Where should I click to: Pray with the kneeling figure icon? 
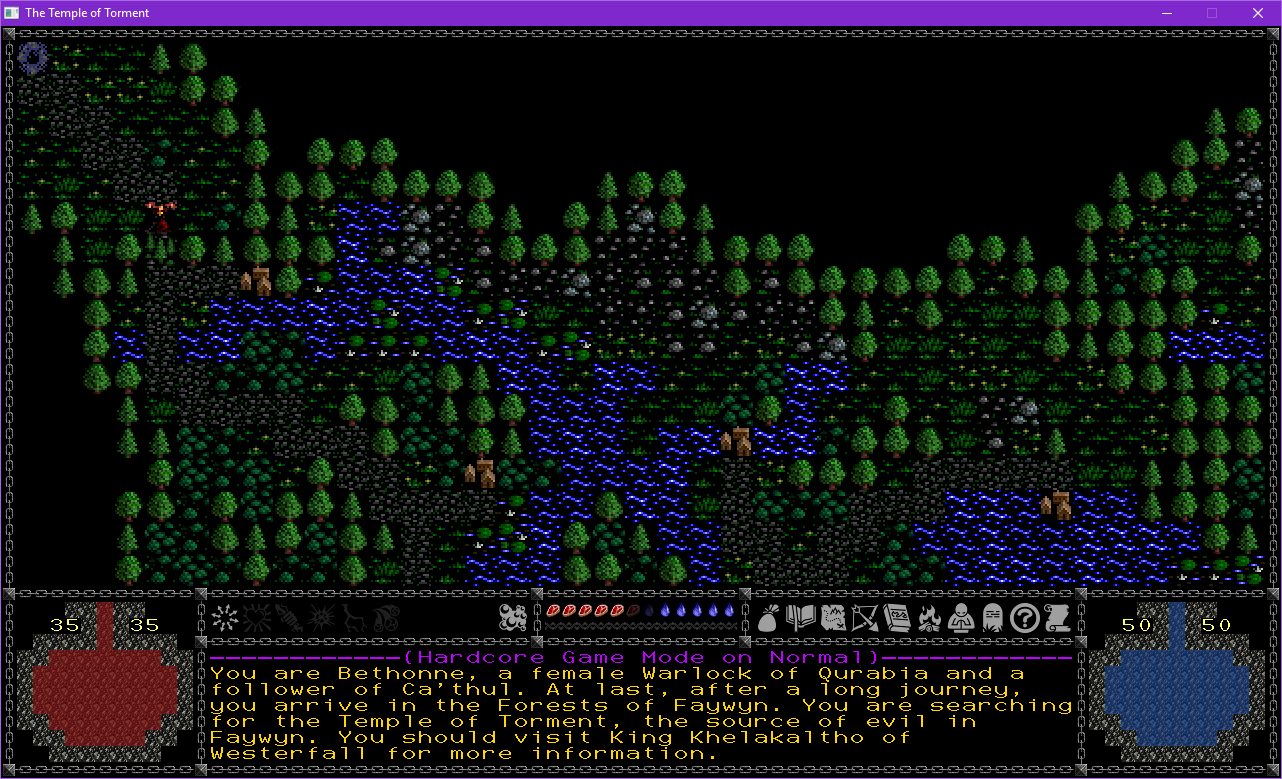(x=960, y=620)
